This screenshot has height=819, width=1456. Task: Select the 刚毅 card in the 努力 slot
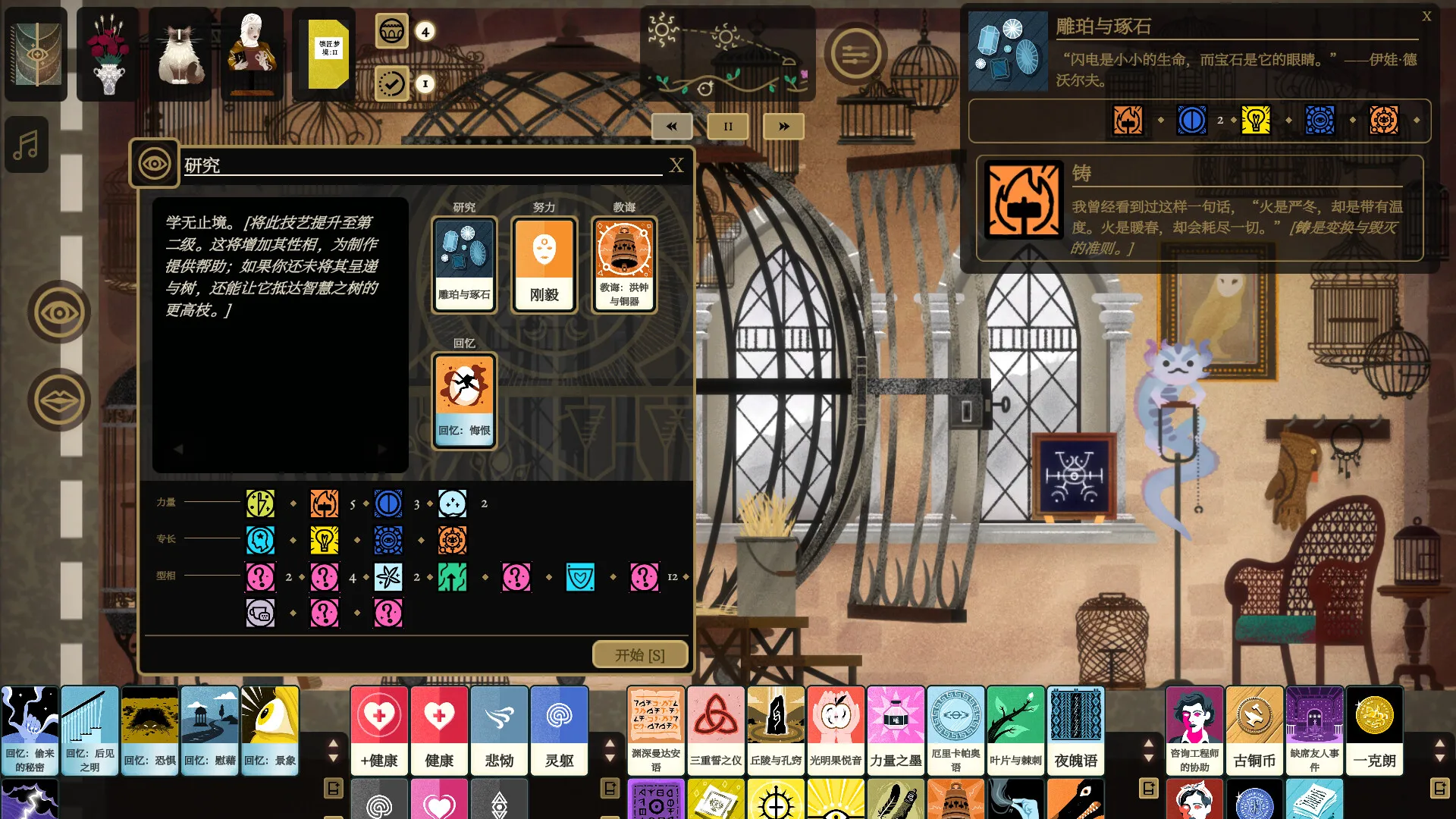pos(543,264)
